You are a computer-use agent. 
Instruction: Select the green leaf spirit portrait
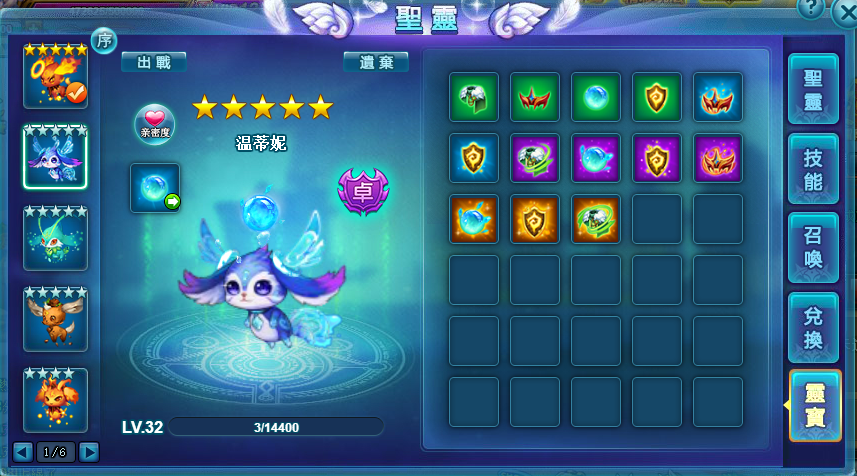tap(55, 238)
